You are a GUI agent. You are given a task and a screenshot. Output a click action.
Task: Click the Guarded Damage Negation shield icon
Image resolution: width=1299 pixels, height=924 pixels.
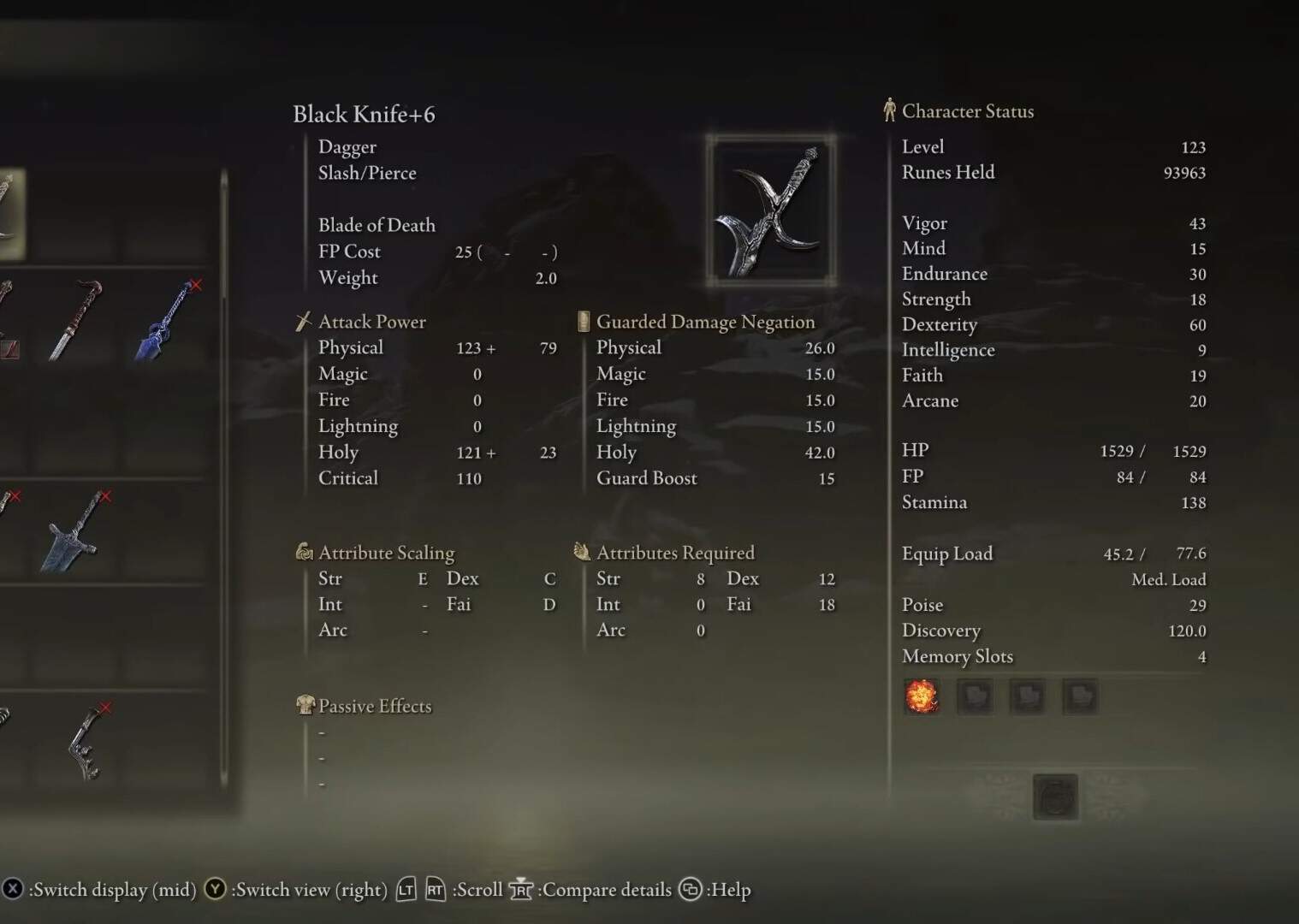click(583, 321)
